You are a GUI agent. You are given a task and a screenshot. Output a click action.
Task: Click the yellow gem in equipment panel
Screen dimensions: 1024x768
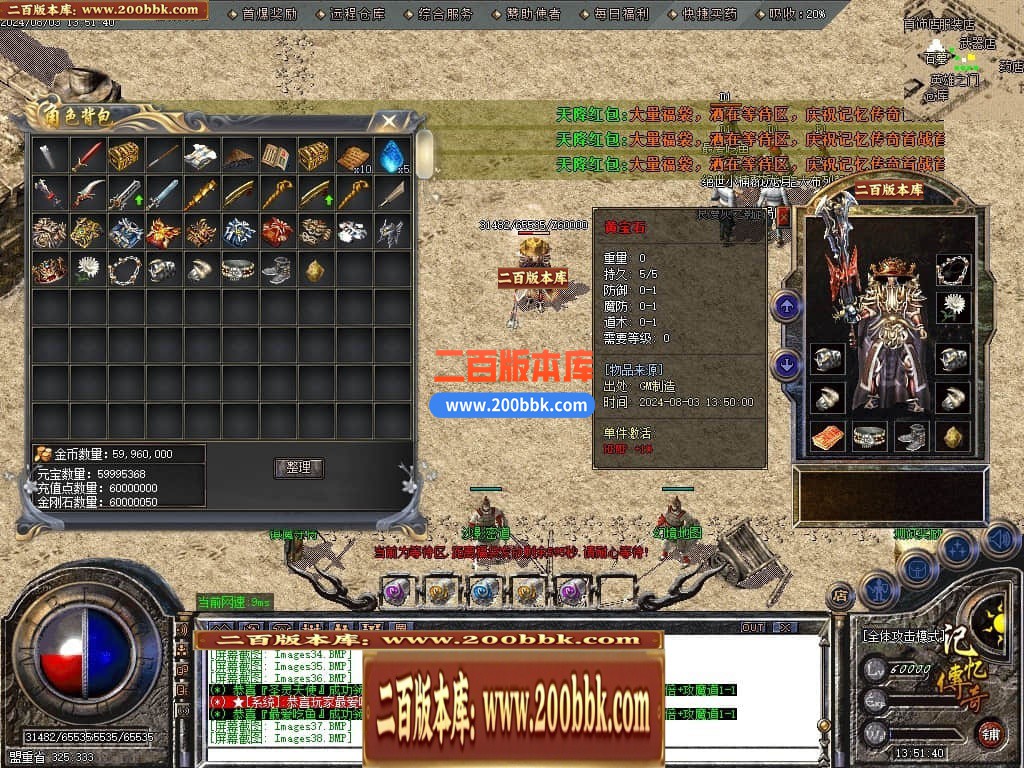click(x=953, y=436)
